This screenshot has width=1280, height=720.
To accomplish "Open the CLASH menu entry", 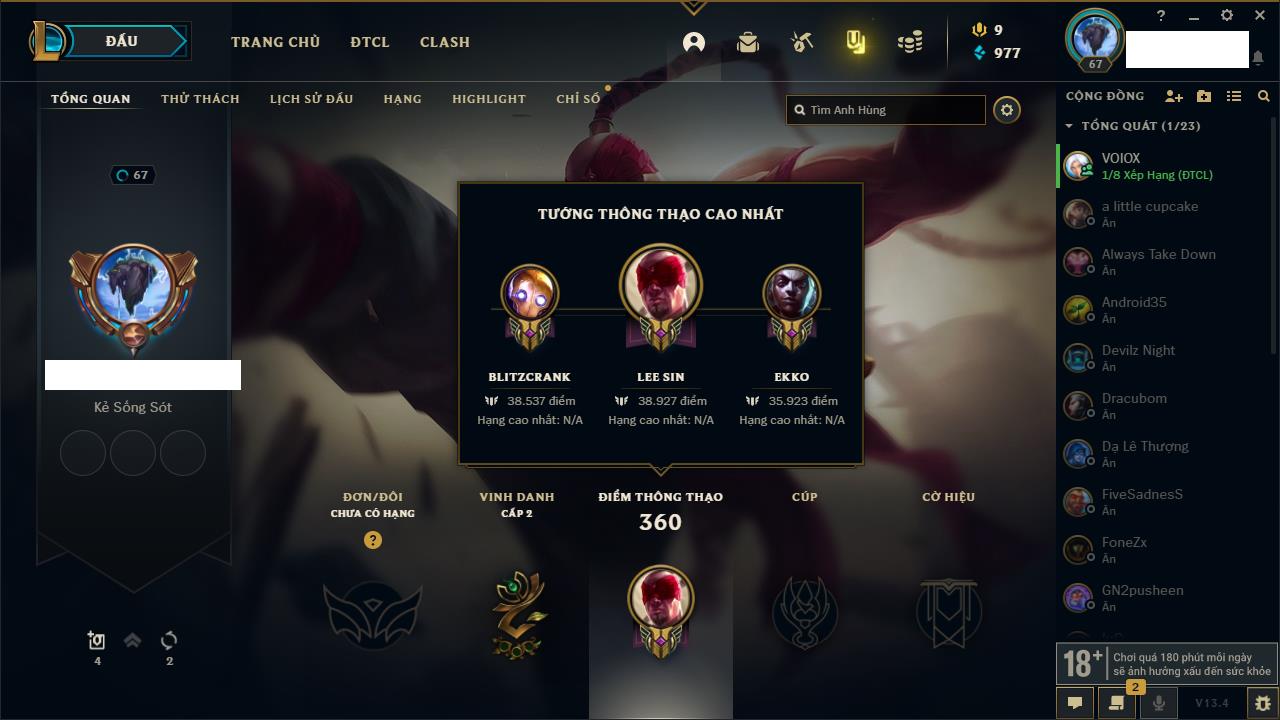I will point(445,42).
